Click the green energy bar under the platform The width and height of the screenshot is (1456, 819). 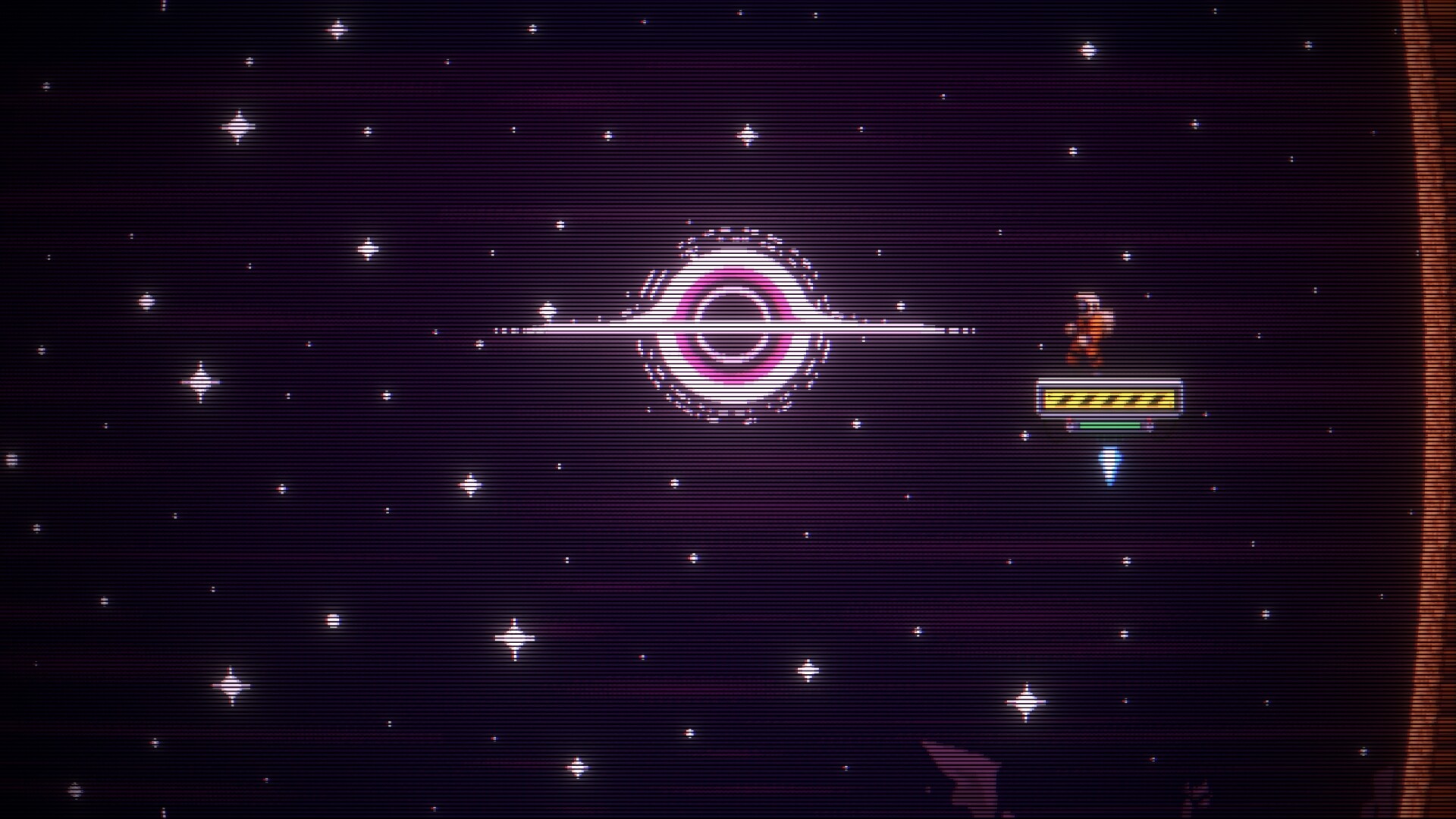coord(1111,425)
